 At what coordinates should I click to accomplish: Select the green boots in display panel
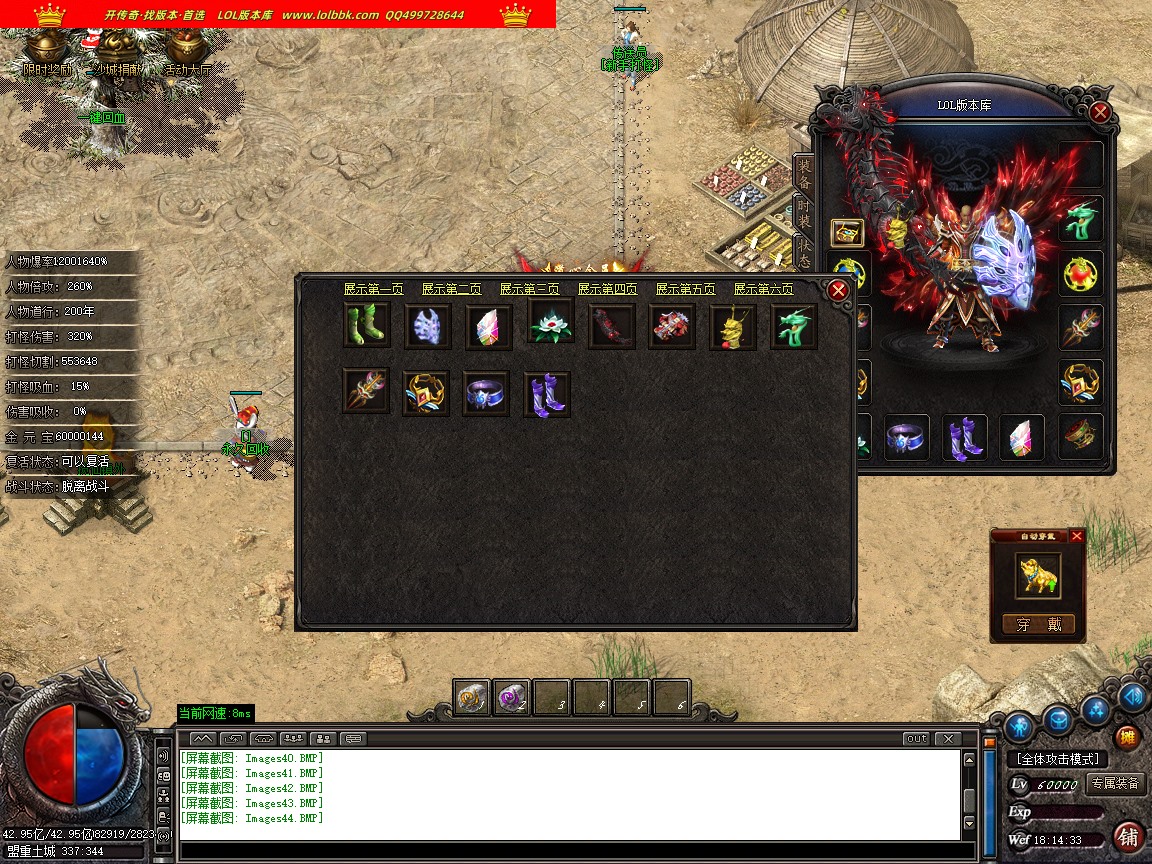click(366, 326)
